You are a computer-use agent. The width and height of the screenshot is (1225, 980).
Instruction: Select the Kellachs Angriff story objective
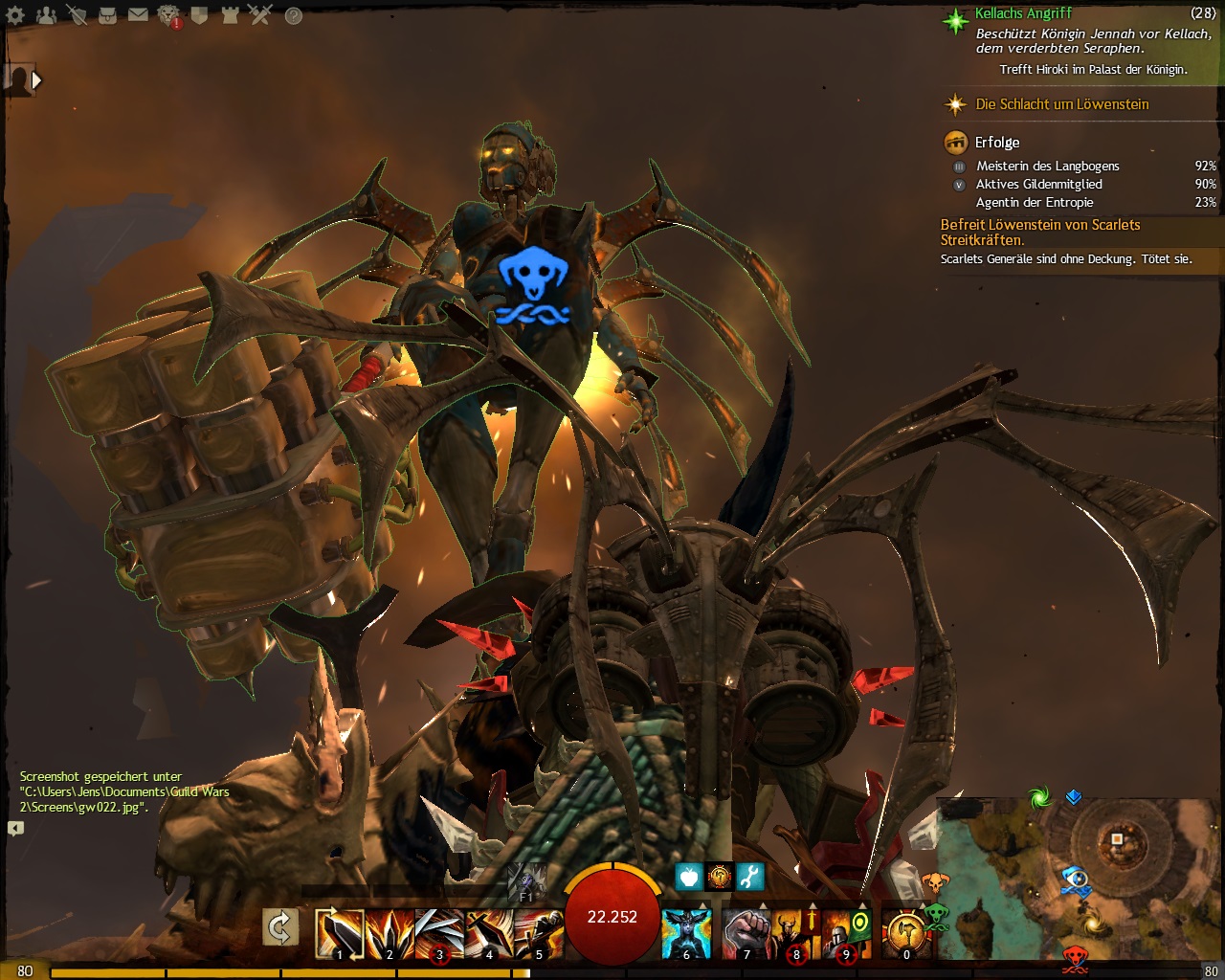click(1024, 13)
